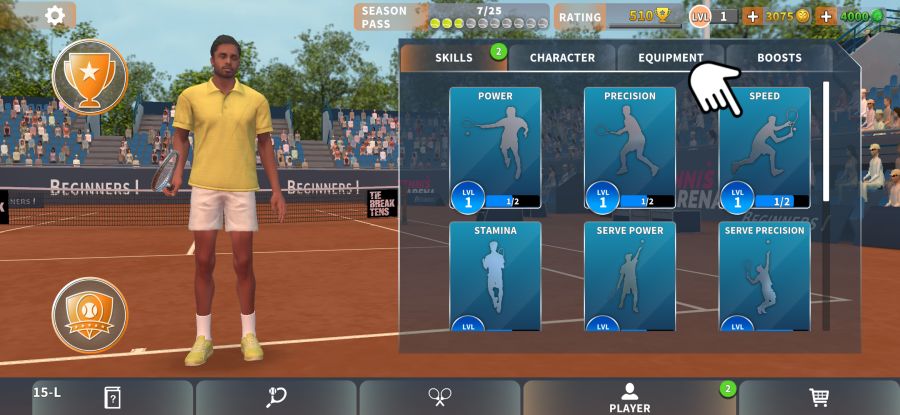Open the trophy star badge
Image resolution: width=900 pixels, height=415 pixels.
pos(90,75)
